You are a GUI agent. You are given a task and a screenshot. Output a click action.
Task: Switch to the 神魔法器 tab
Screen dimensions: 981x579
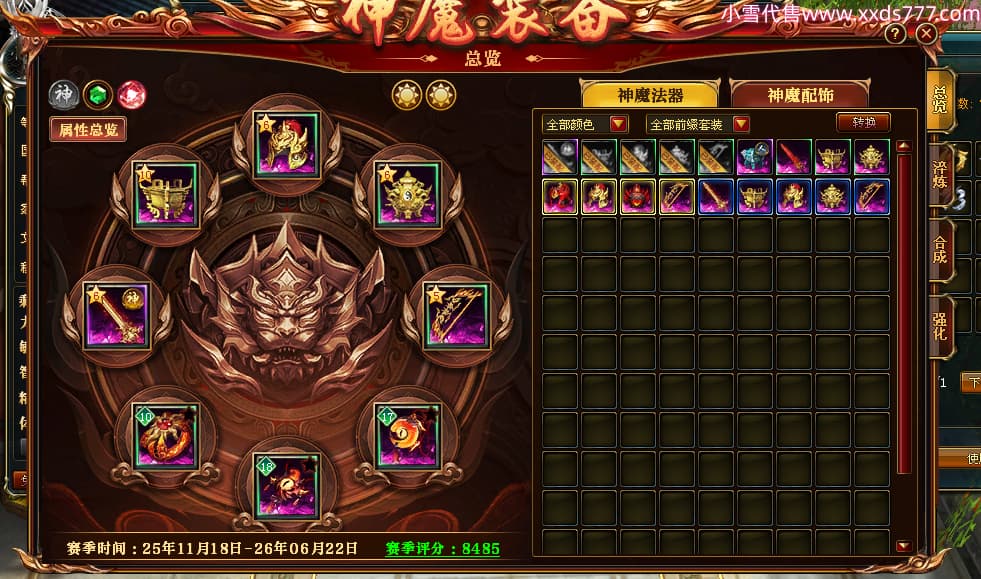652,95
